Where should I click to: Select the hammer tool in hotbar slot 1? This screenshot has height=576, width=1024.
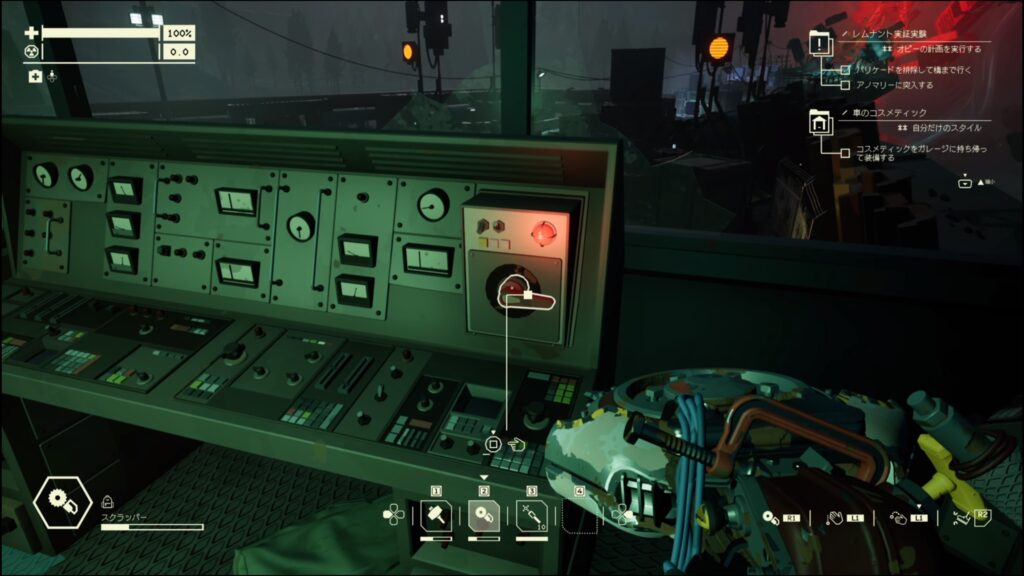pyautogui.click(x=436, y=515)
